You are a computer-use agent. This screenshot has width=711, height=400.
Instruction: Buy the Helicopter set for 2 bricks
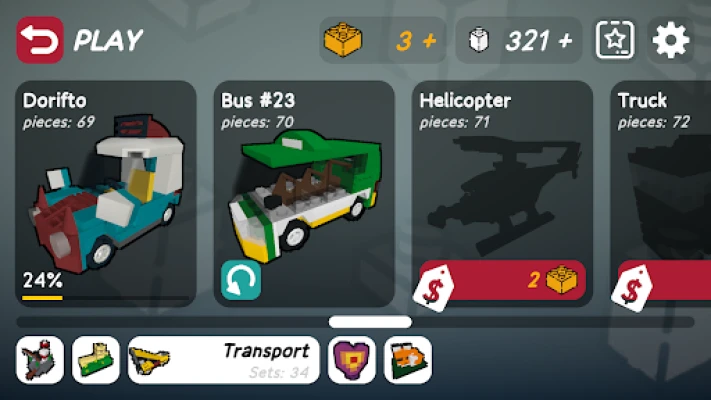(x=503, y=281)
